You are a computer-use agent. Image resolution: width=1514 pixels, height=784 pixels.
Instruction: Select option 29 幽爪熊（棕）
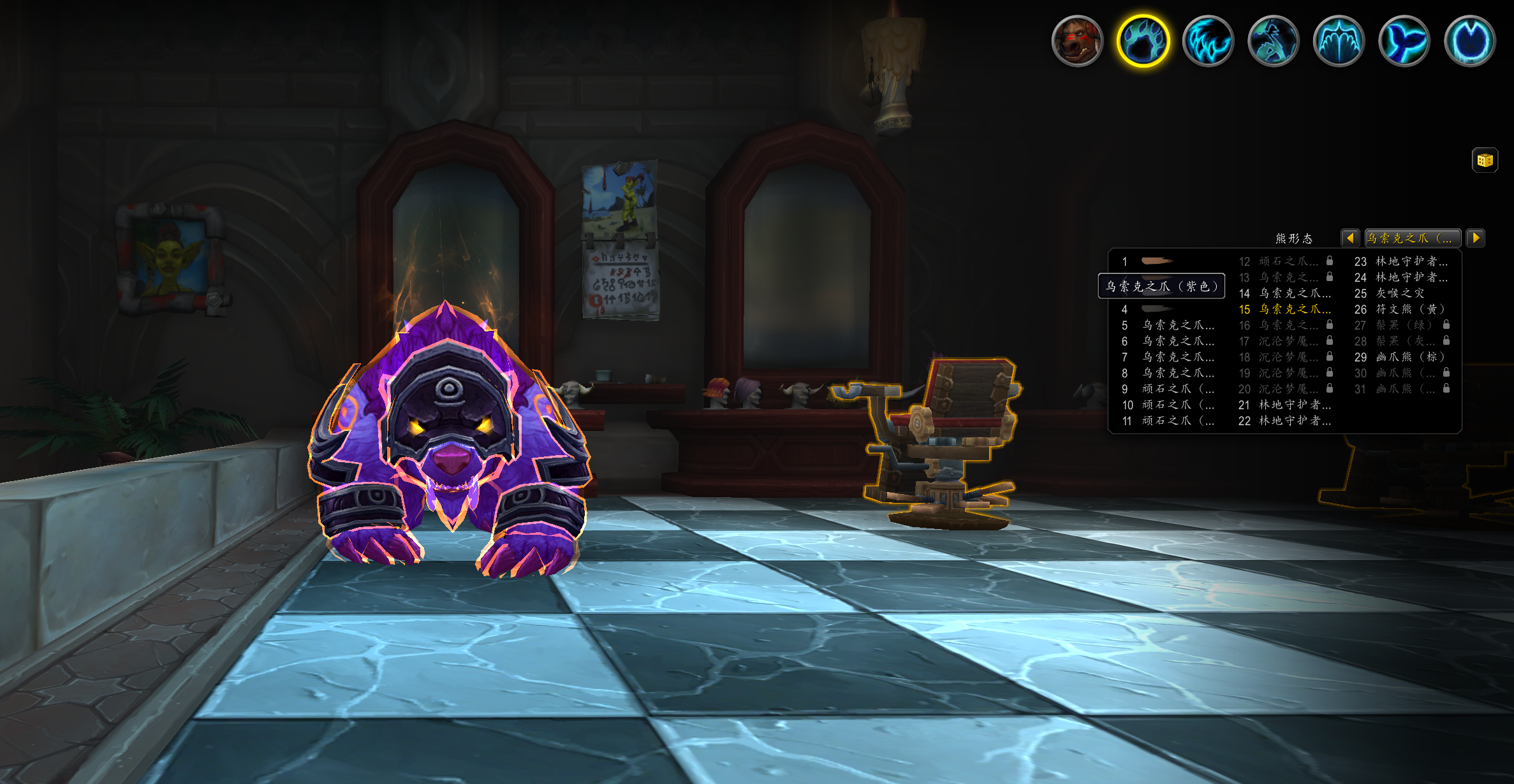tap(1401, 357)
